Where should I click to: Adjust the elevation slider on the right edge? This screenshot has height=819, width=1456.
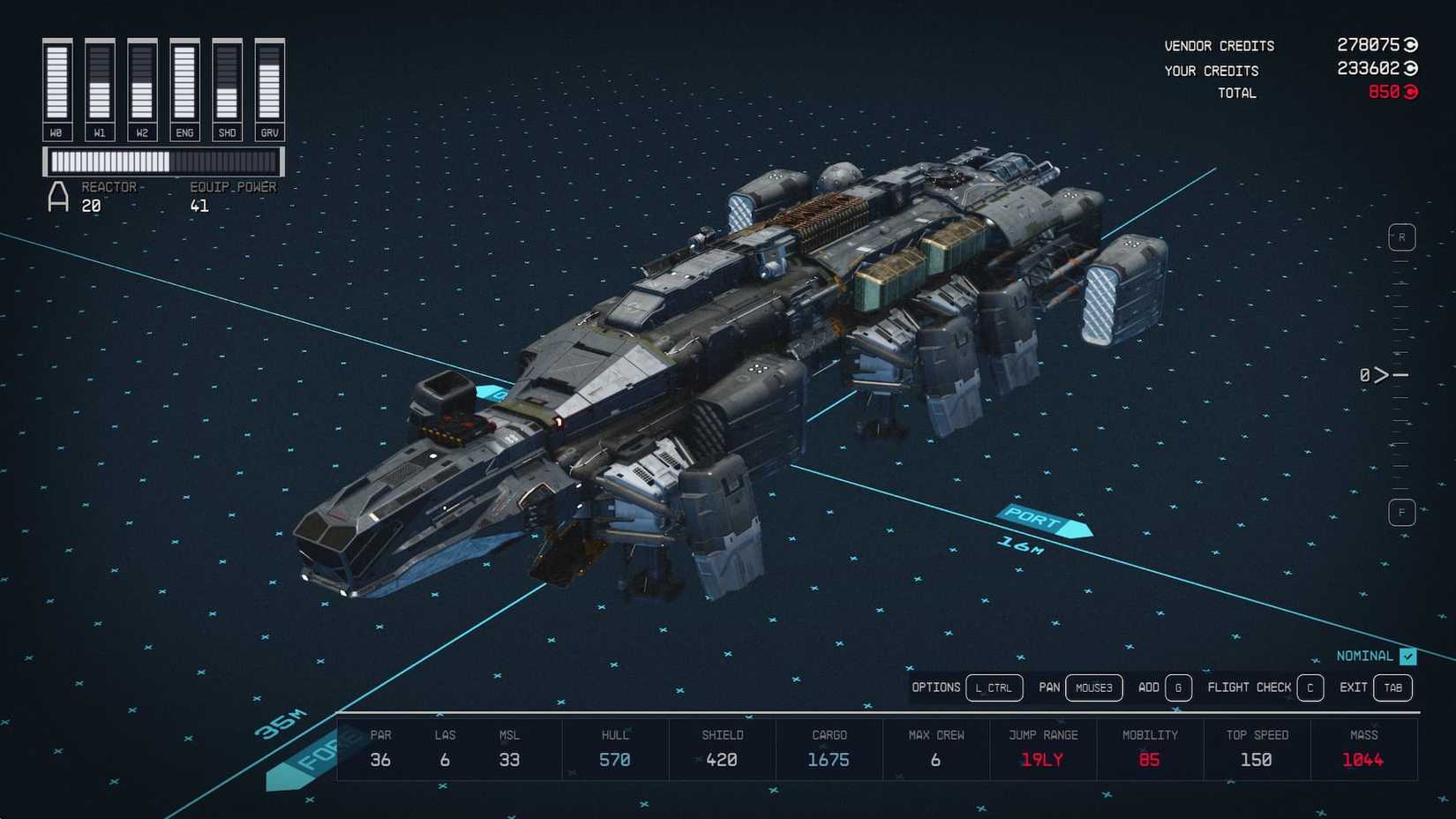click(x=1399, y=374)
